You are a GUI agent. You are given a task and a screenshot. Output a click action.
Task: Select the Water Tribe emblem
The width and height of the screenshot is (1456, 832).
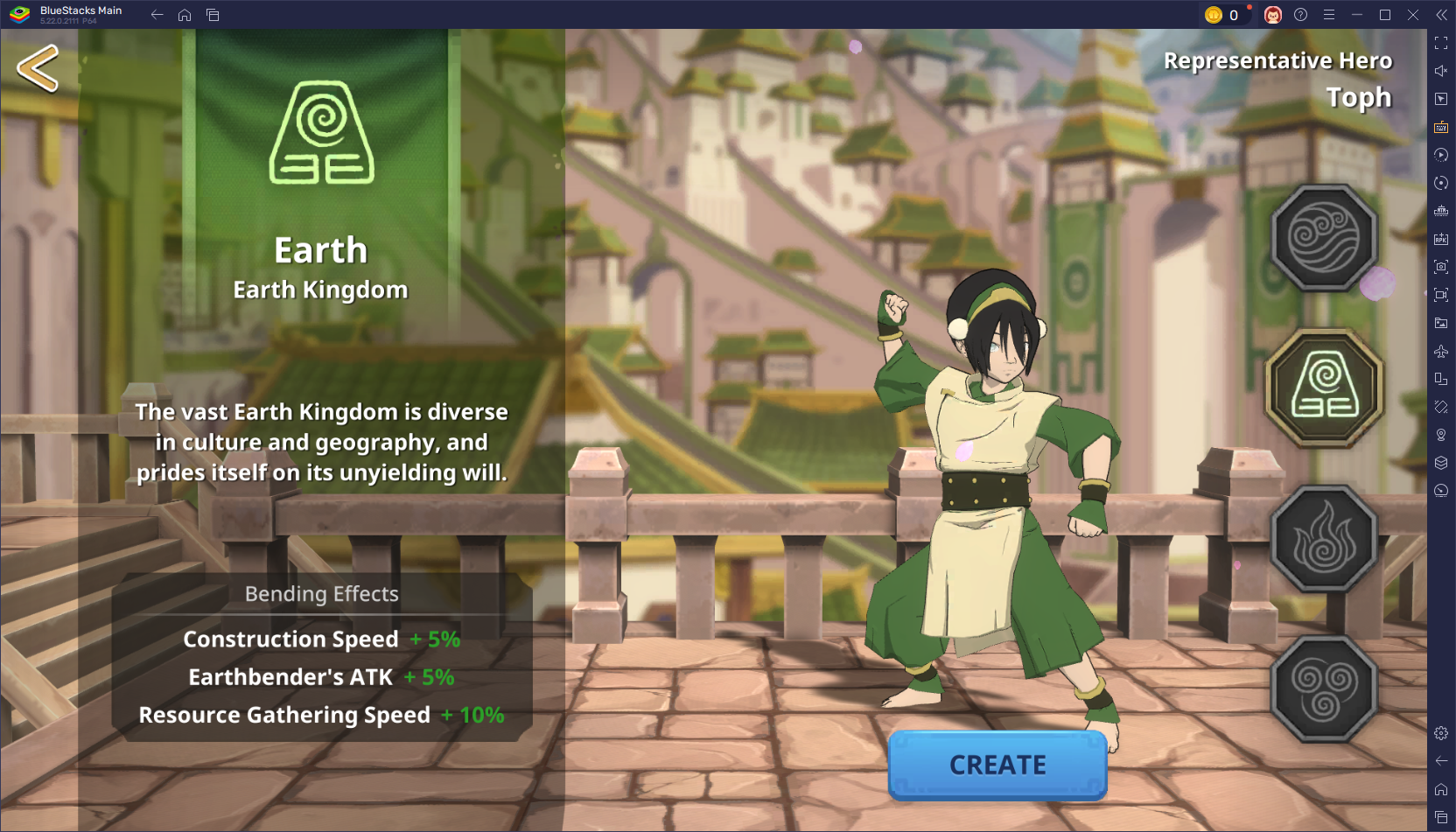tap(1324, 238)
